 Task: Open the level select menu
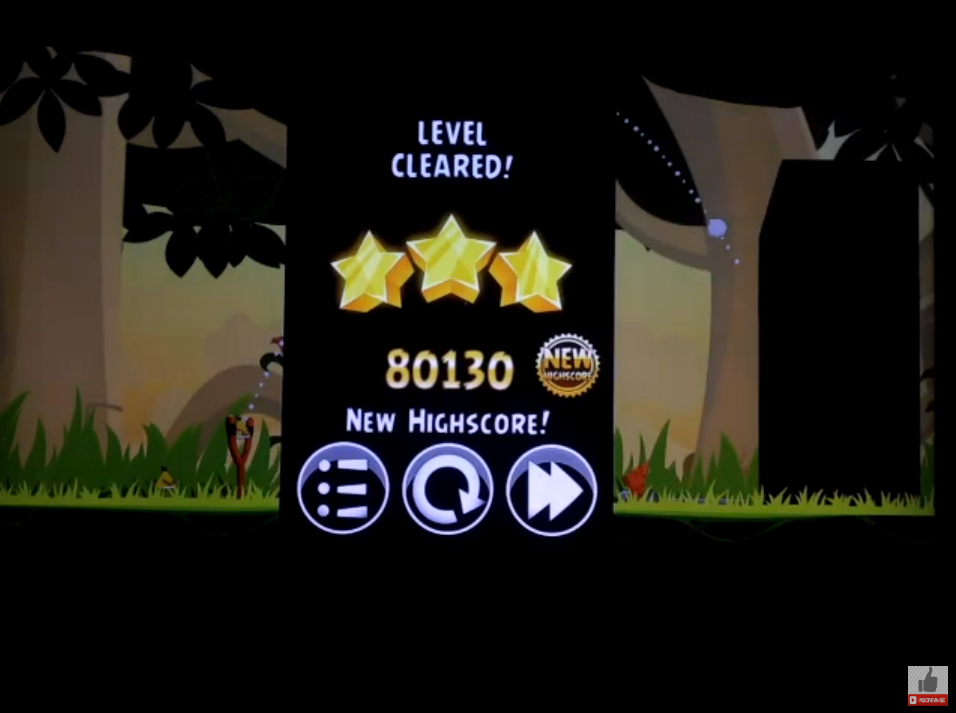click(343, 488)
